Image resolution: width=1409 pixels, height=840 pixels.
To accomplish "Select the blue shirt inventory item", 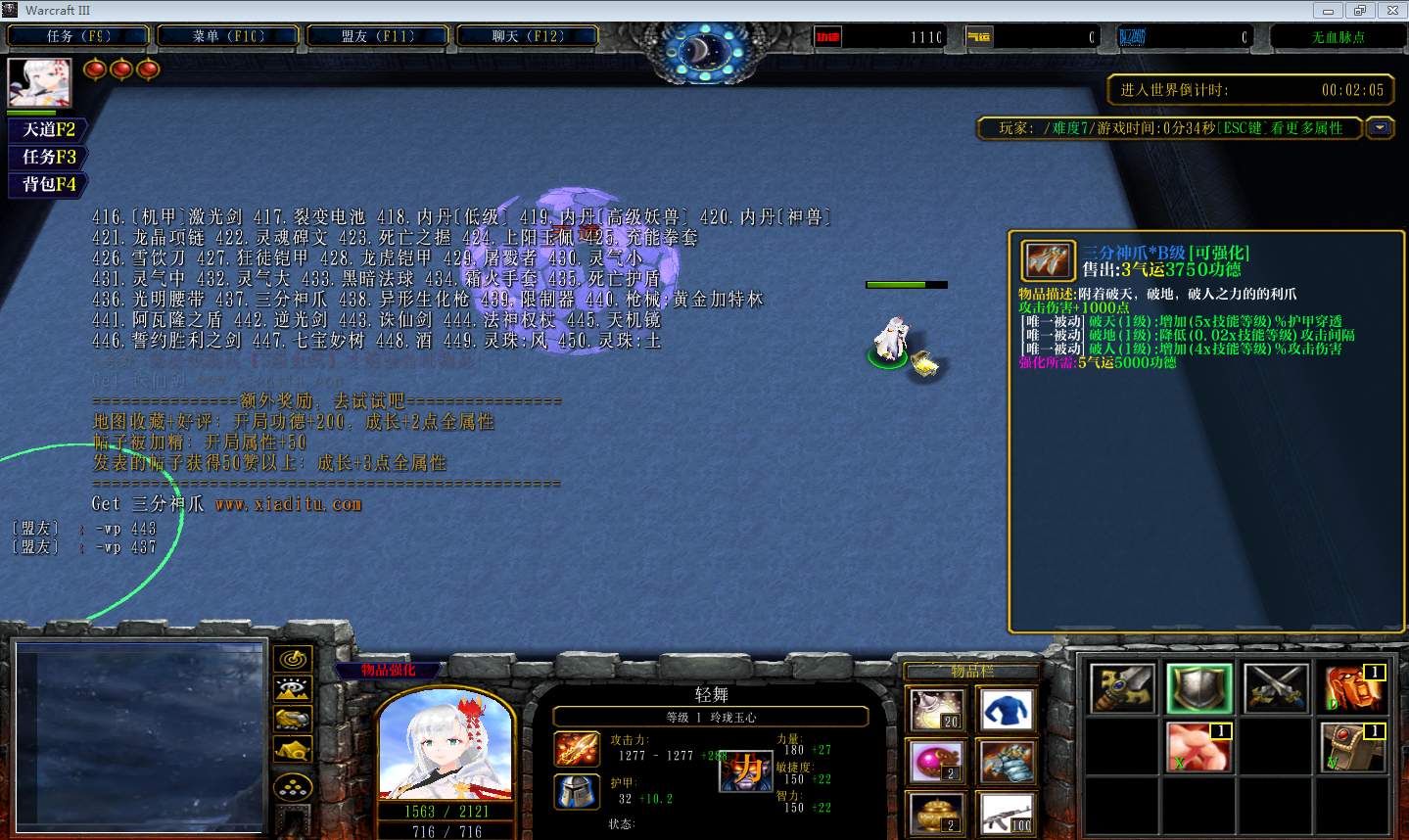I will tap(1007, 710).
